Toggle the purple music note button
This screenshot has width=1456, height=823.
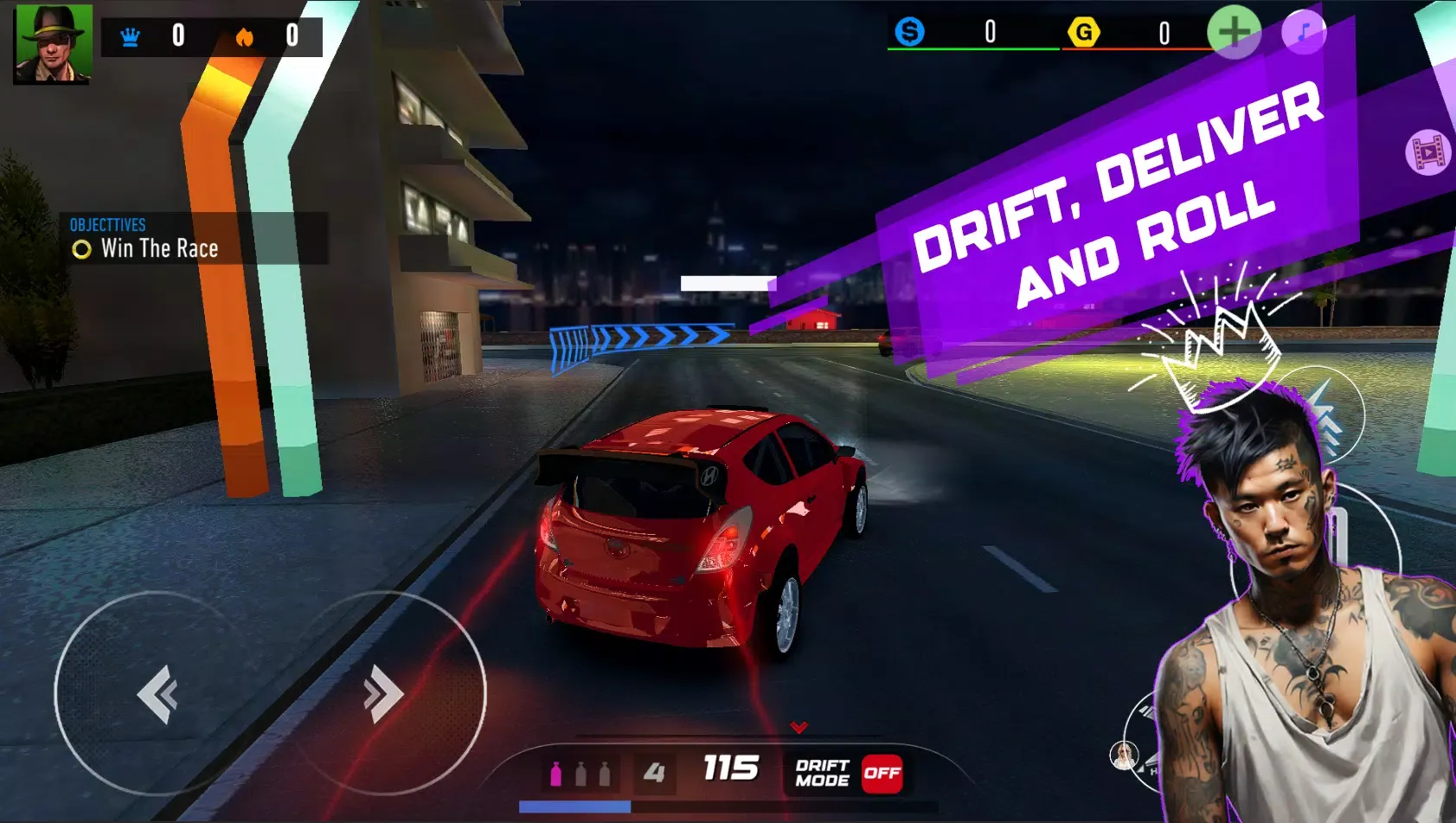point(1304,33)
